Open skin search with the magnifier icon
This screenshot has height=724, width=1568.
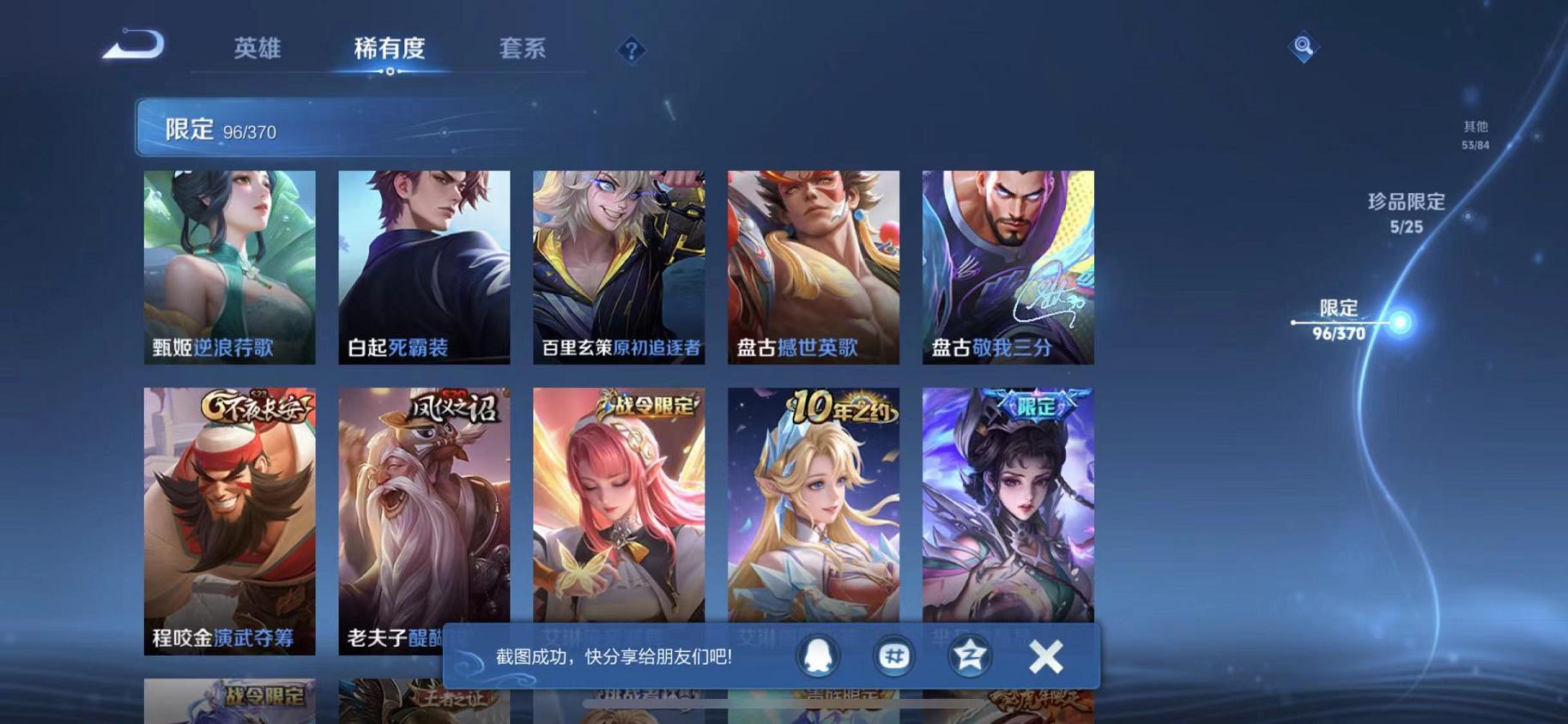(1303, 45)
